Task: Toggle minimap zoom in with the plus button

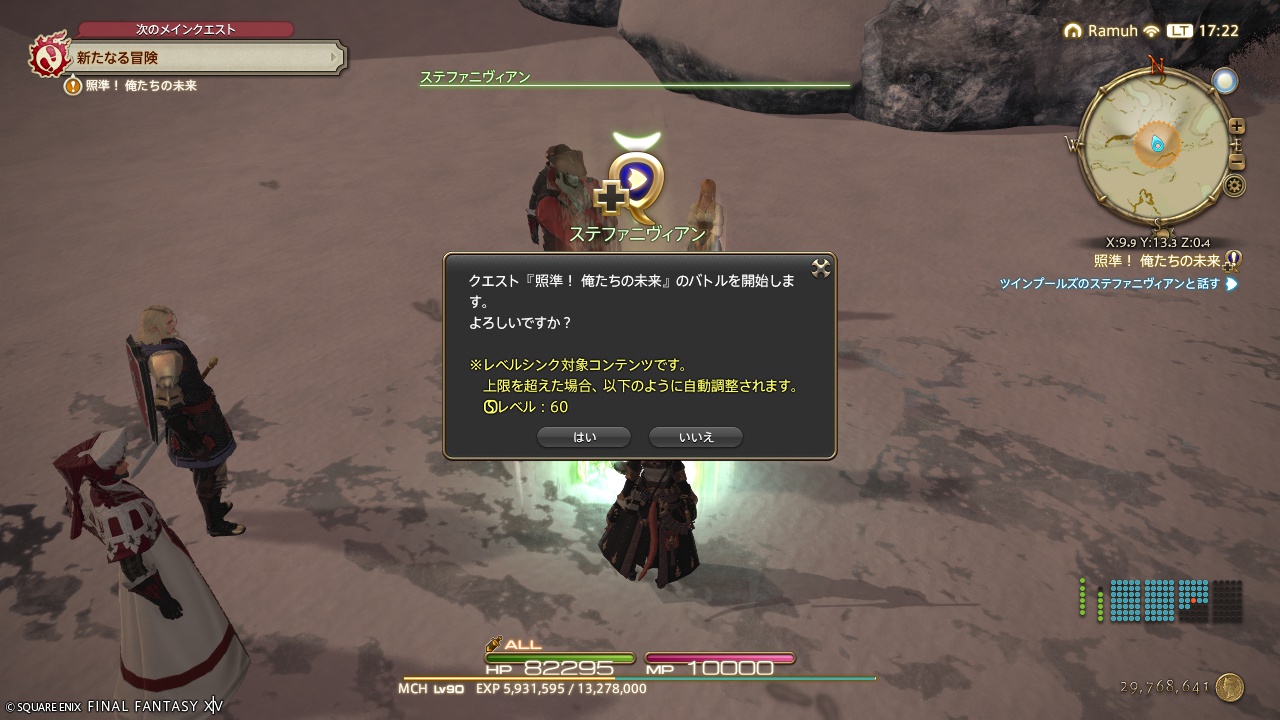Action: 1237,126
